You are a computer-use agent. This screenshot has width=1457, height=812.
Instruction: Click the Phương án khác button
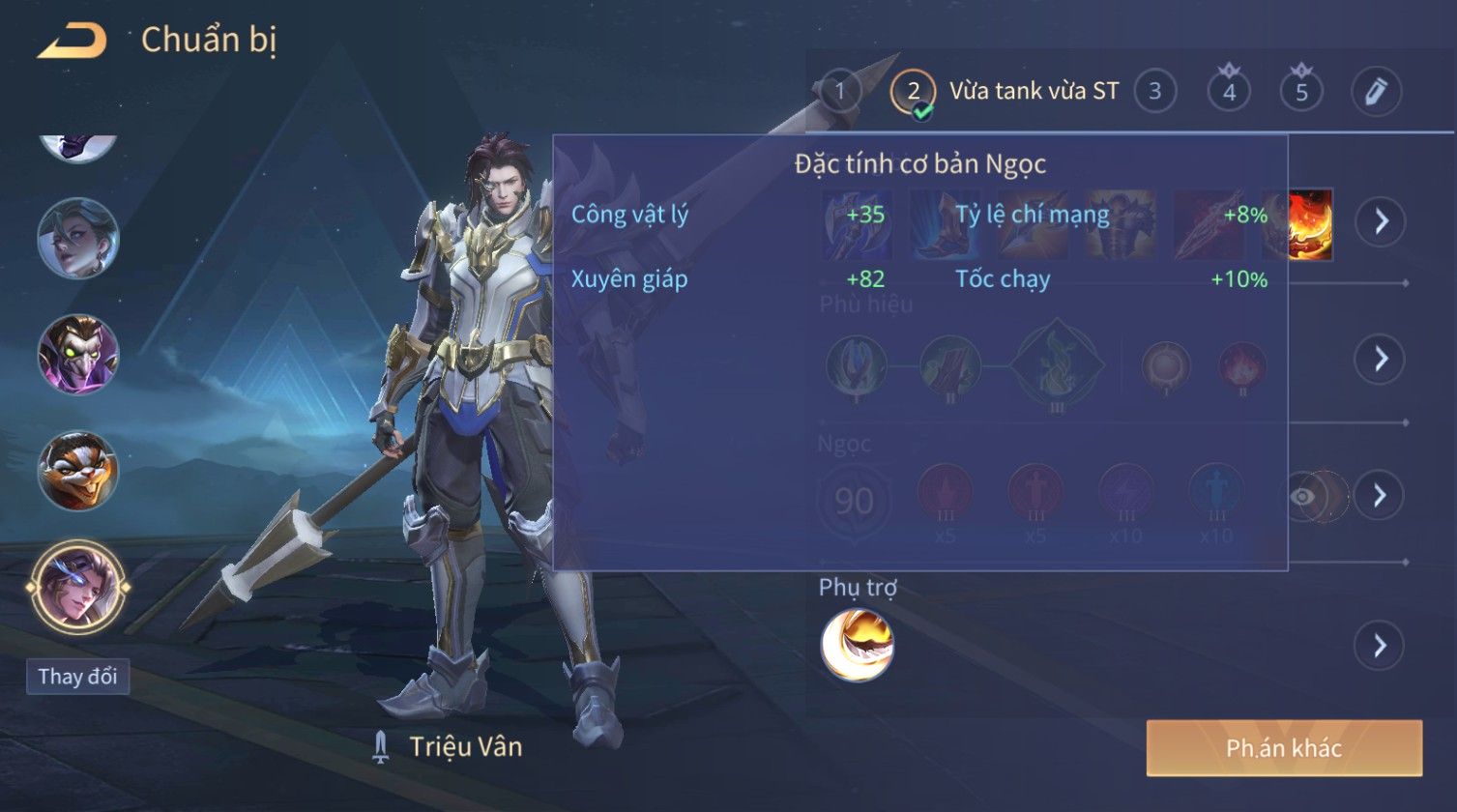(1284, 747)
